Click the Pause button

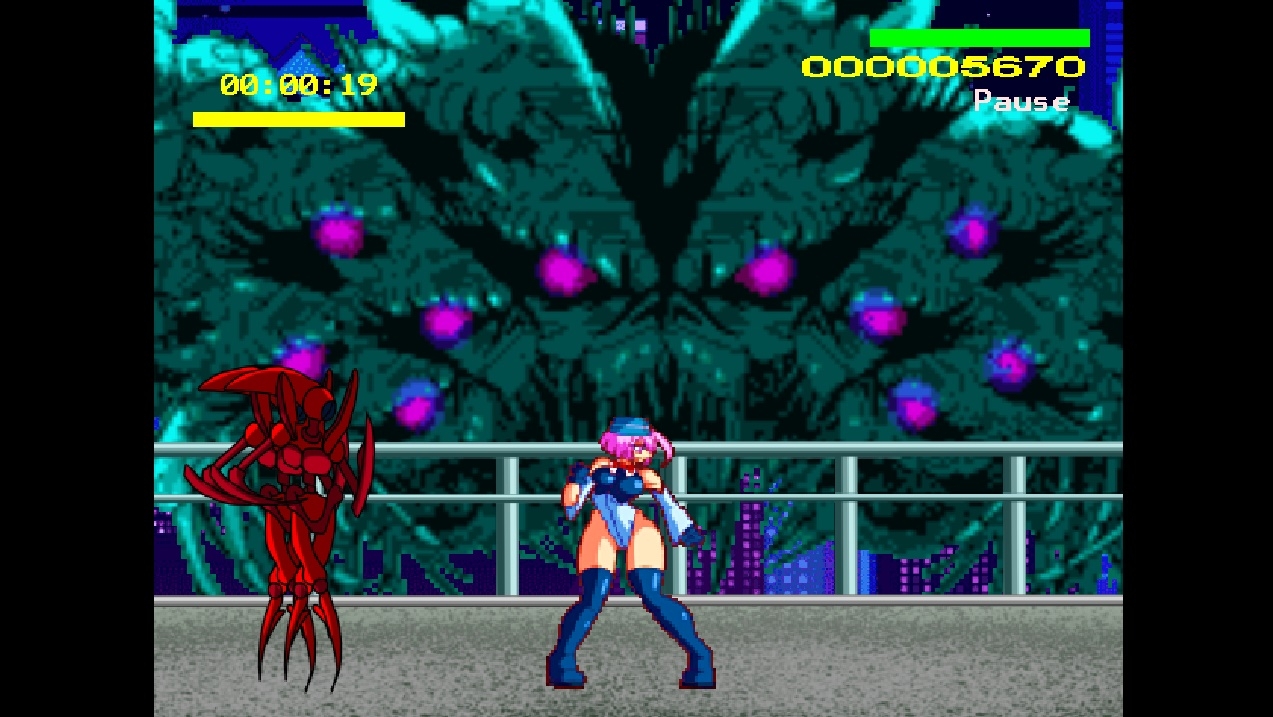(1021, 101)
